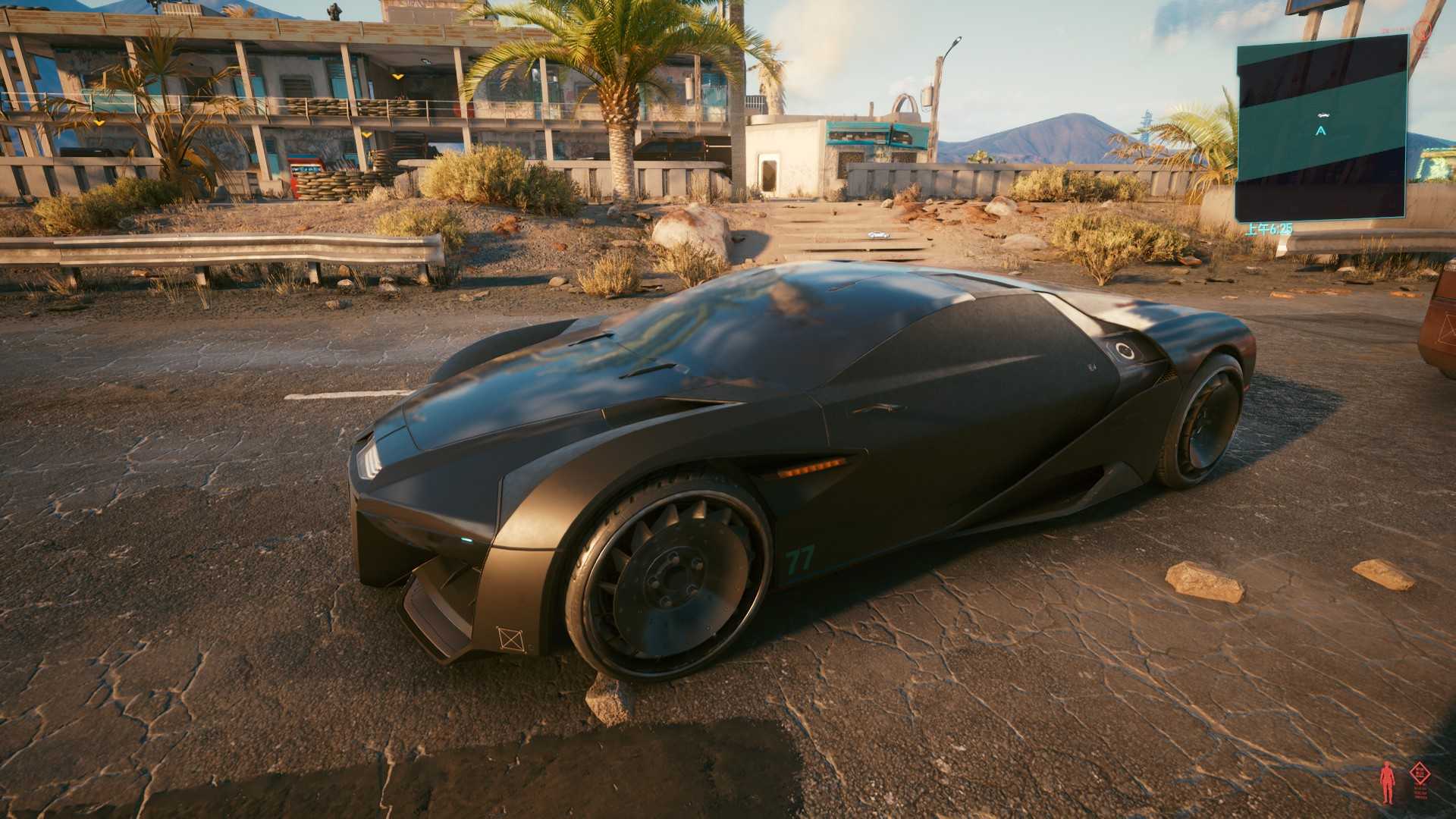Click the cyan player arrow on minimap

click(1322, 130)
